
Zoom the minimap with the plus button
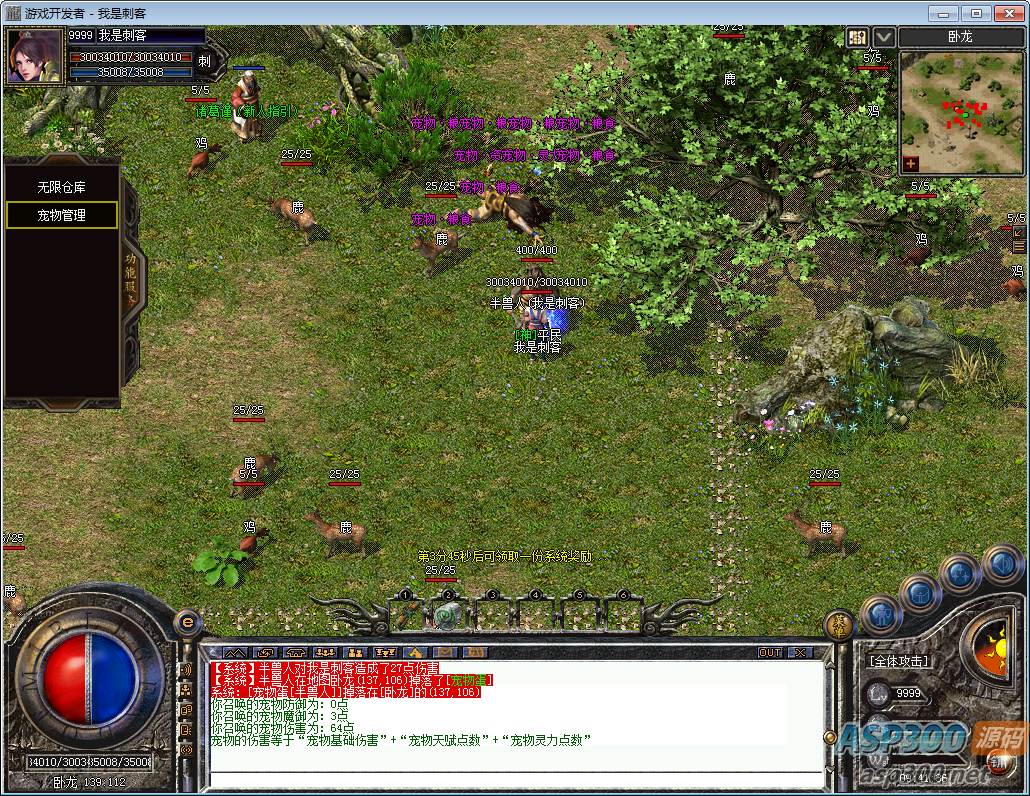(911, 163)
